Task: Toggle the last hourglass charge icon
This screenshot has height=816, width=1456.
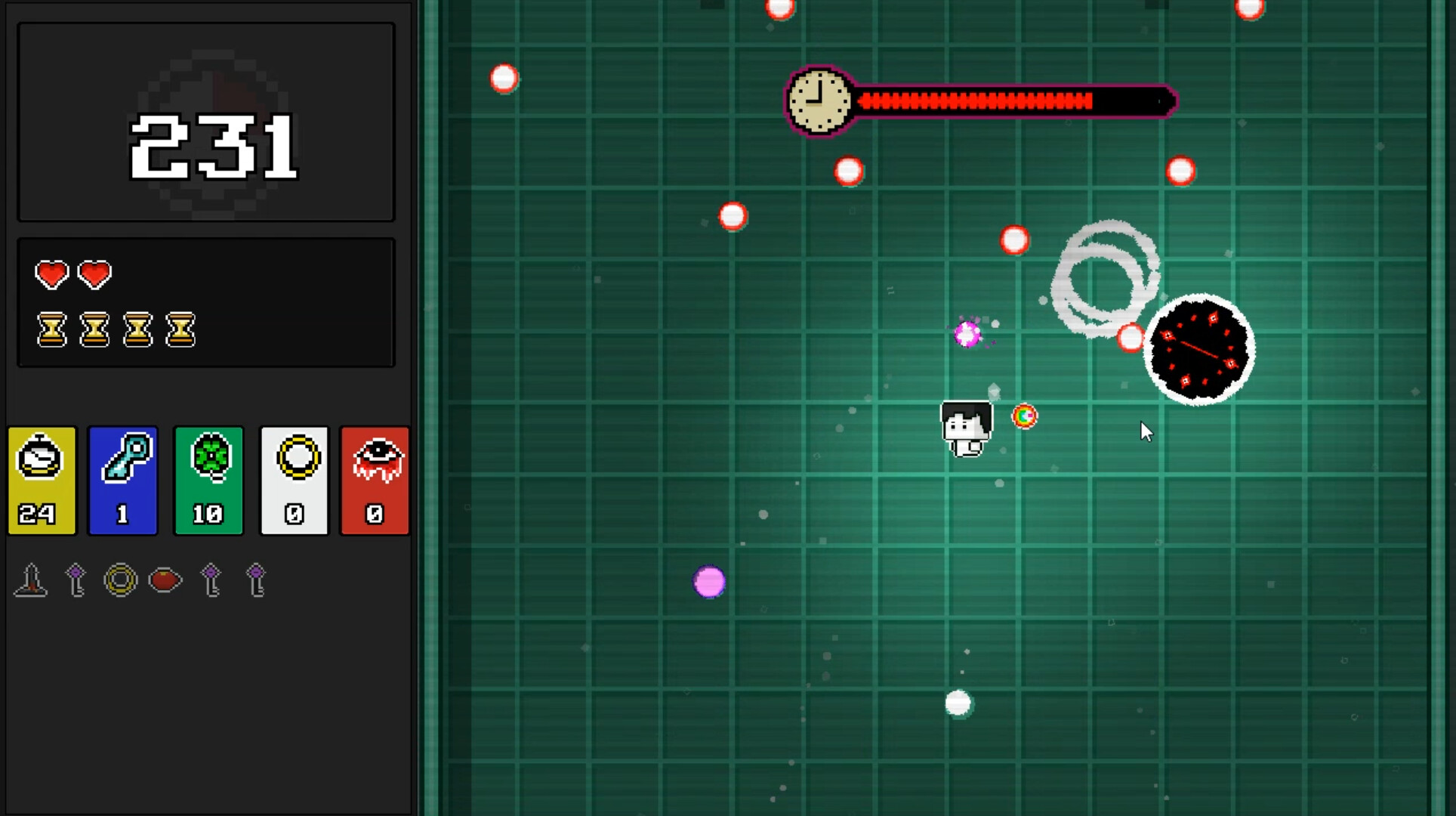Action: (181, 330)
